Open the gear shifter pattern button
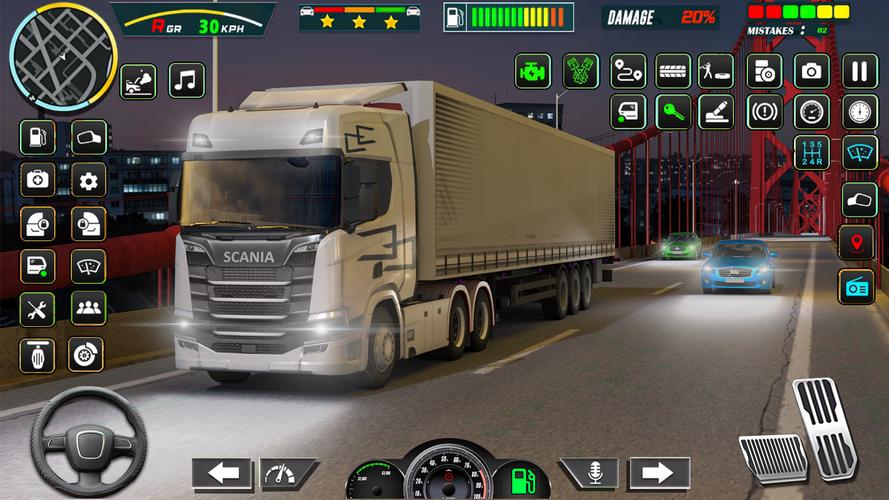The width and height of the screenshot is (889, 500). coord(811,152)
